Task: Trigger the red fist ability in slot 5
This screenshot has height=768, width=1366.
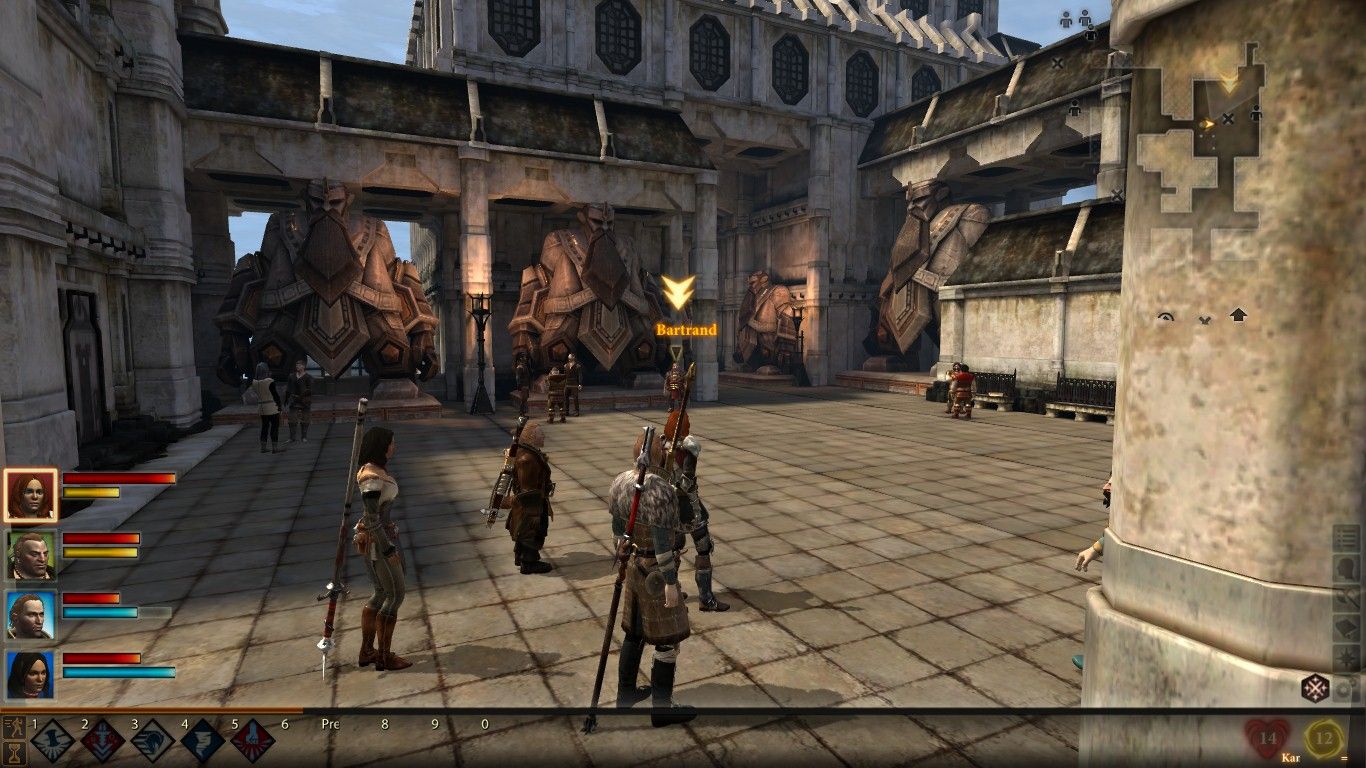Action: pos(253,741)
